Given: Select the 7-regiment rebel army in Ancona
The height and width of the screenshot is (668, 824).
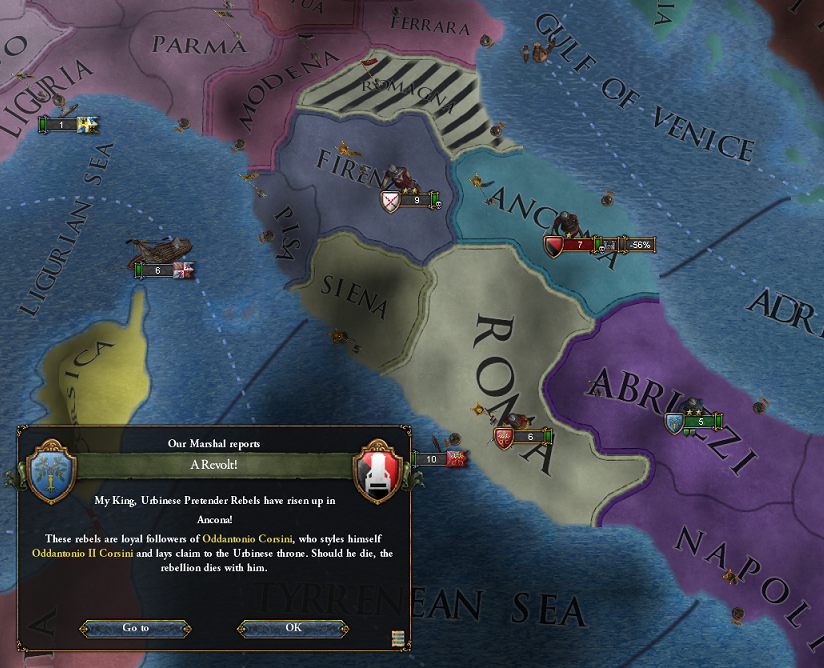Looking at the screenshot, I should point(577,245).
